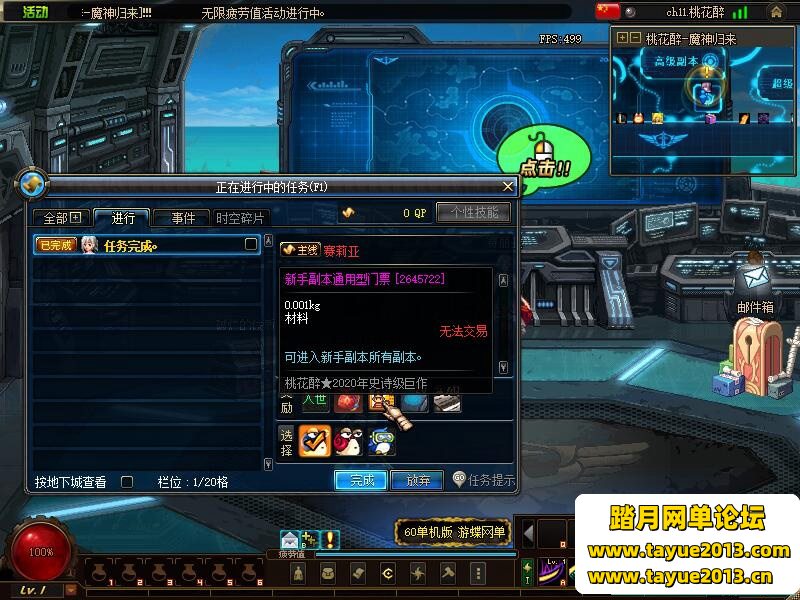The image size is (800, 600).
Task: Zoom out the minimap with the minus button
Action: [634, 38]
